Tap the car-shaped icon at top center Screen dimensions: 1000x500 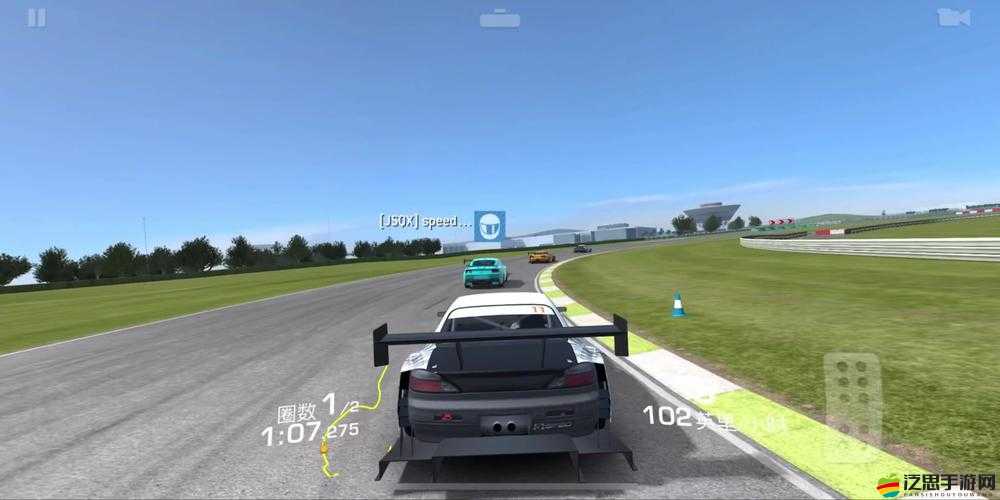pyautogui.click(x=499, y=18)
